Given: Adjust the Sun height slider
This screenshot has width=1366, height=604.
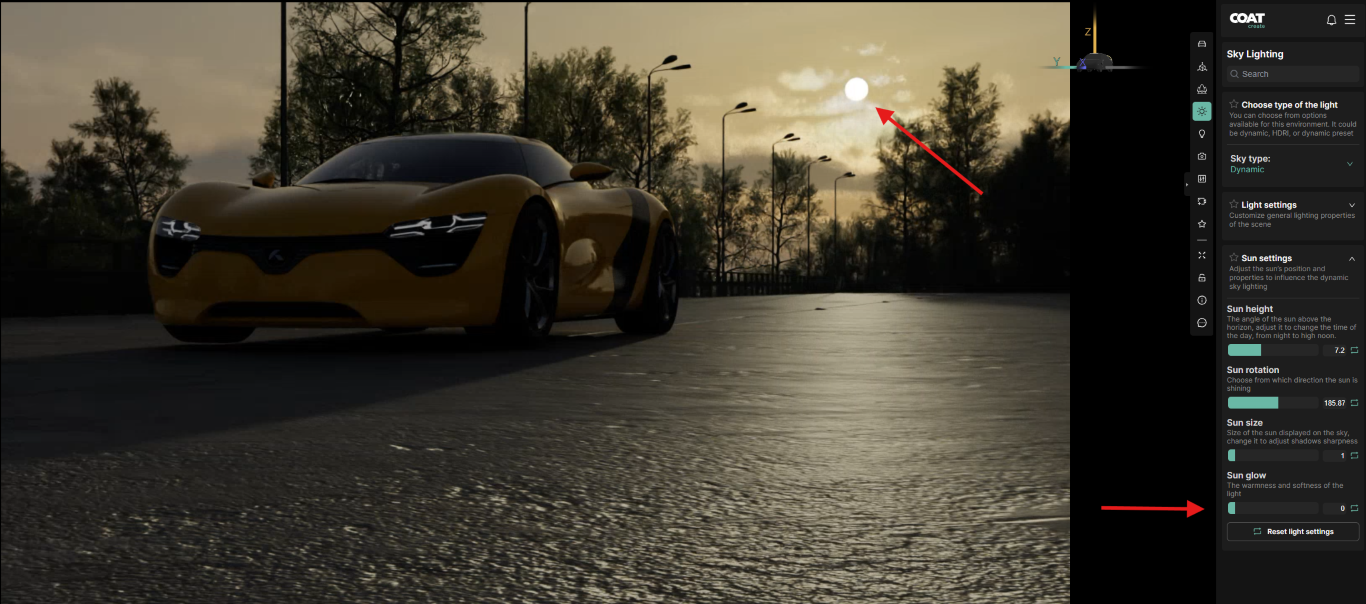Looking at the screenshot, I should click(1272, 350).
